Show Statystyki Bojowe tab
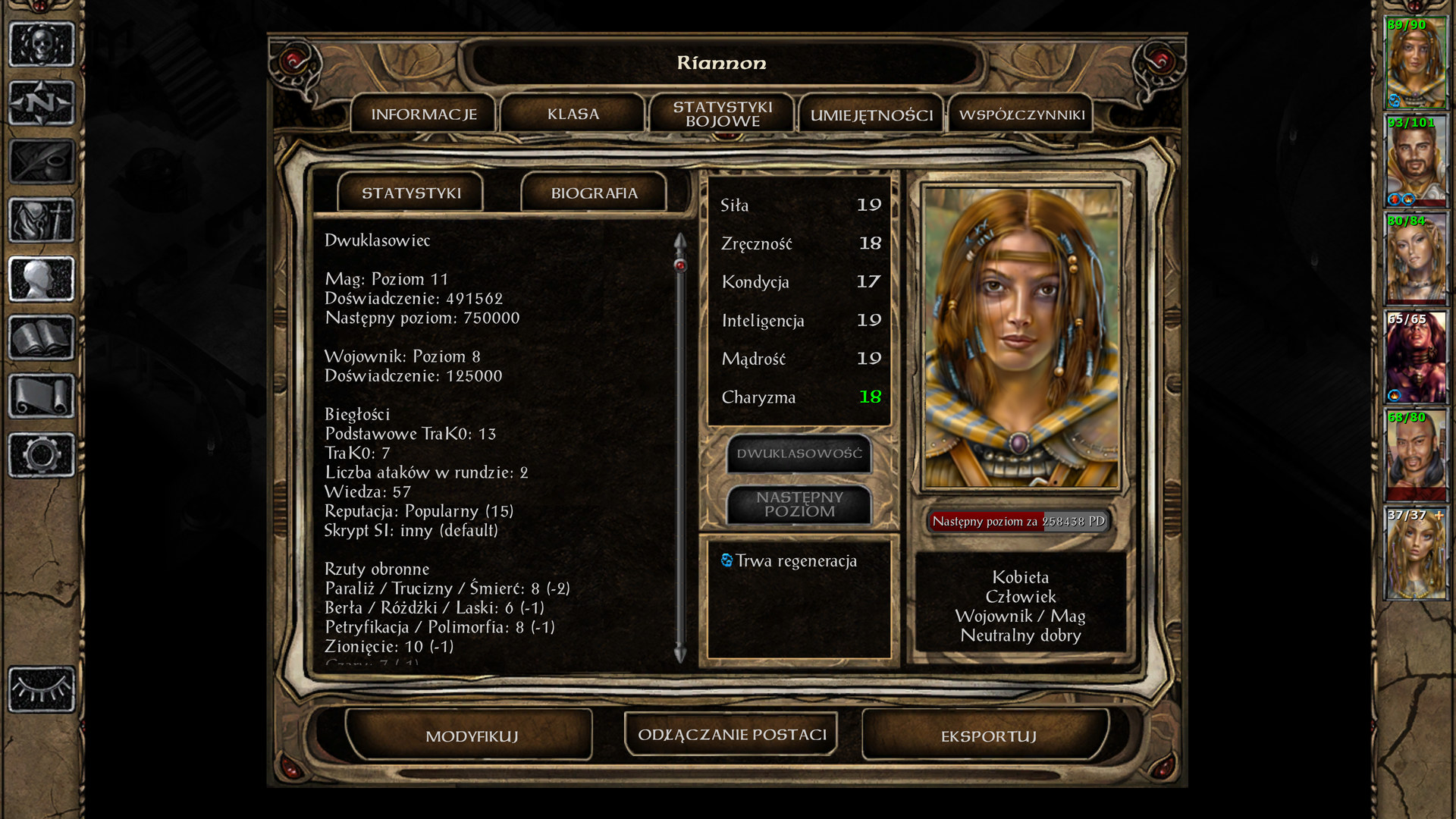 pyautogui.click(x=722, y=115)
